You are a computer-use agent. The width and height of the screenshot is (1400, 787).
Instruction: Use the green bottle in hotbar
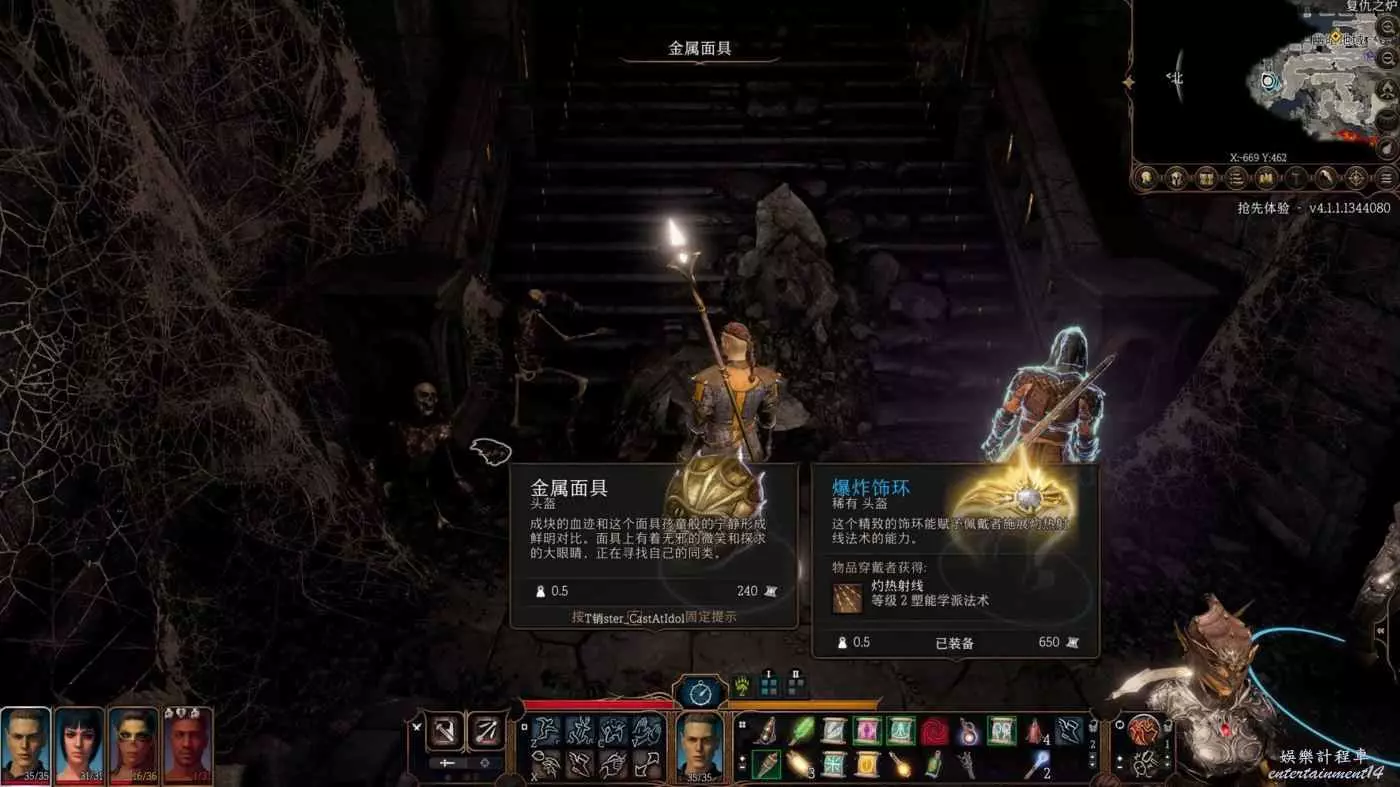[x=934, y=764]
